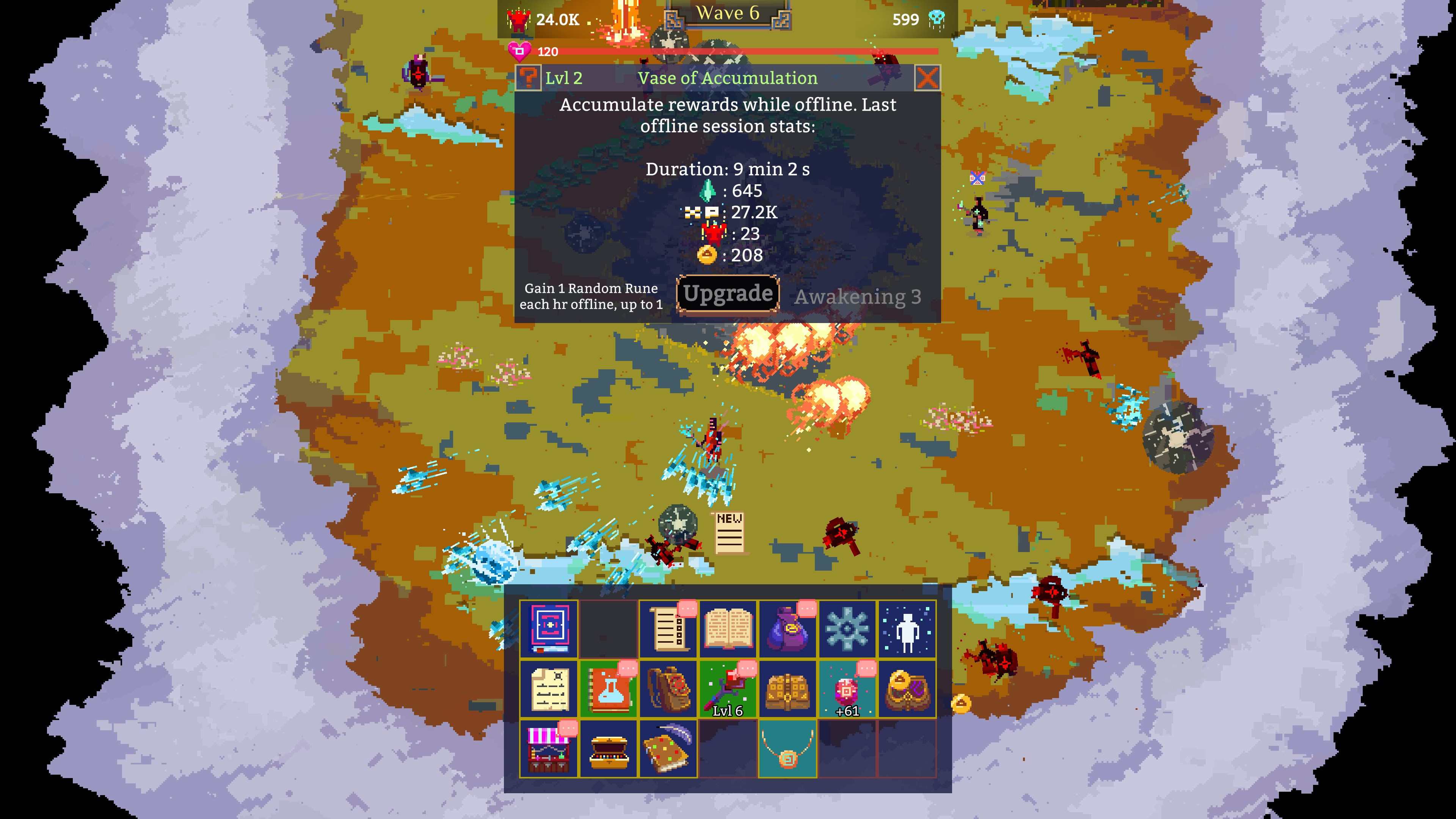
Task: Upgrade the Vase of Accumulation
Action: (728, 293)
